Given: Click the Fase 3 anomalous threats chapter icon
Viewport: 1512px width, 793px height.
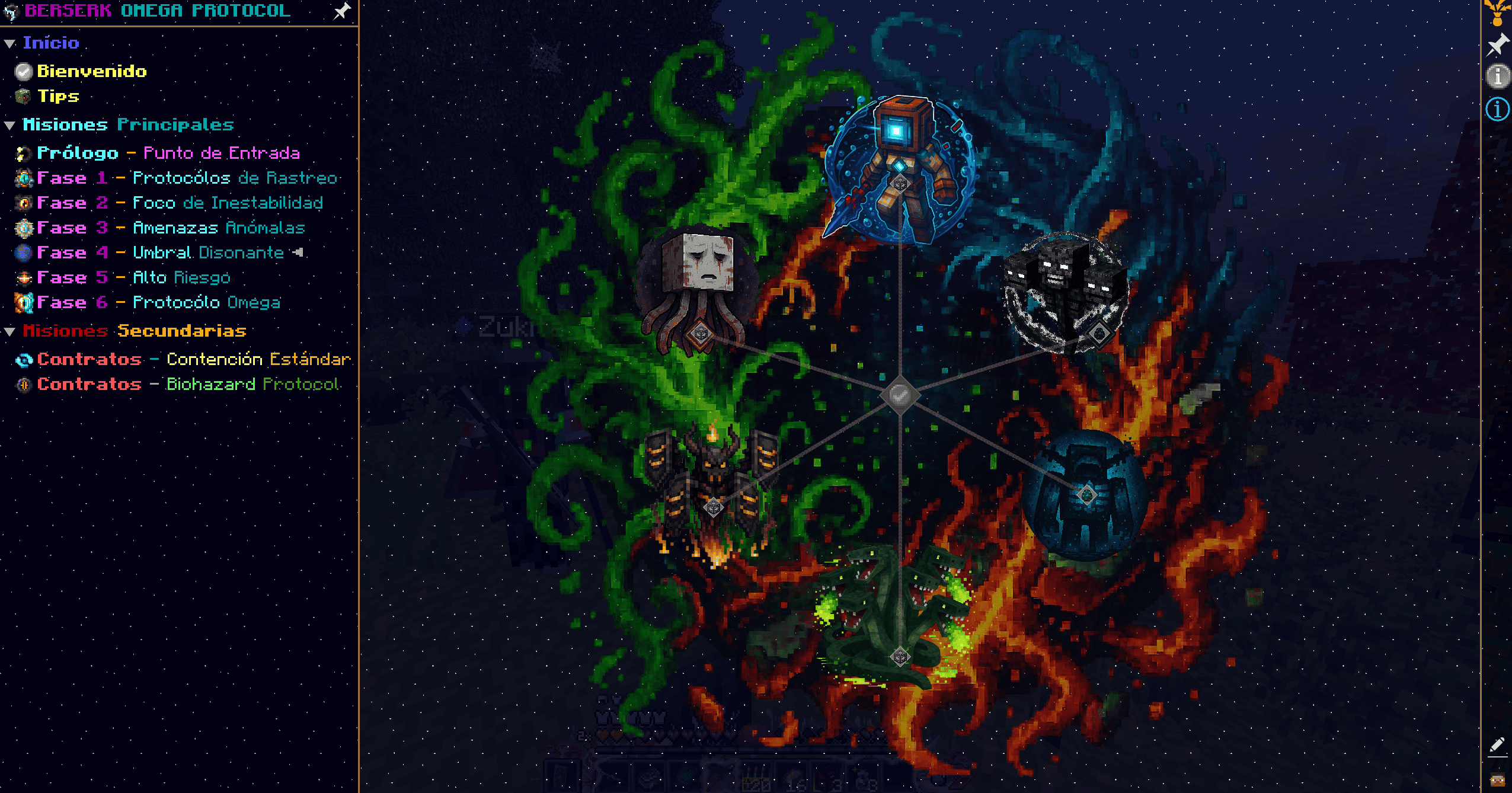Looking at the screenshot, I should tap(23, 228).
